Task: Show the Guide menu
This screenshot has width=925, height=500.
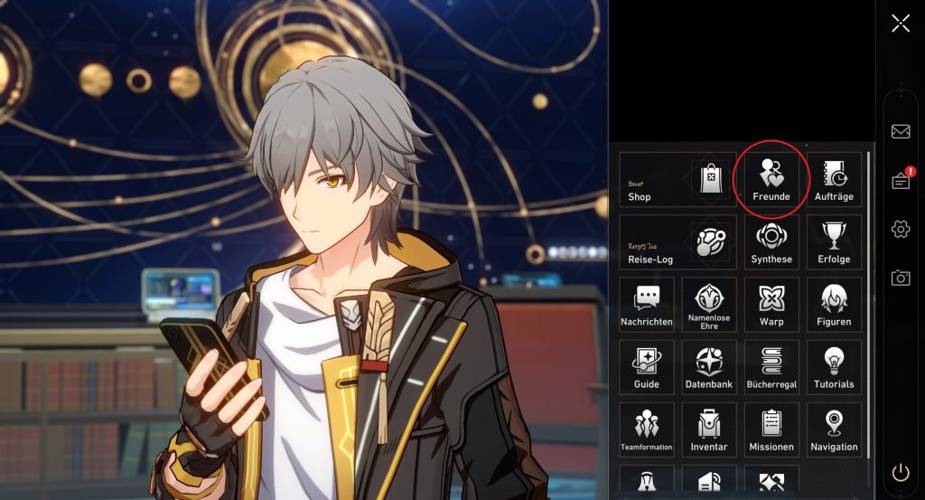Action: (646, 367)
